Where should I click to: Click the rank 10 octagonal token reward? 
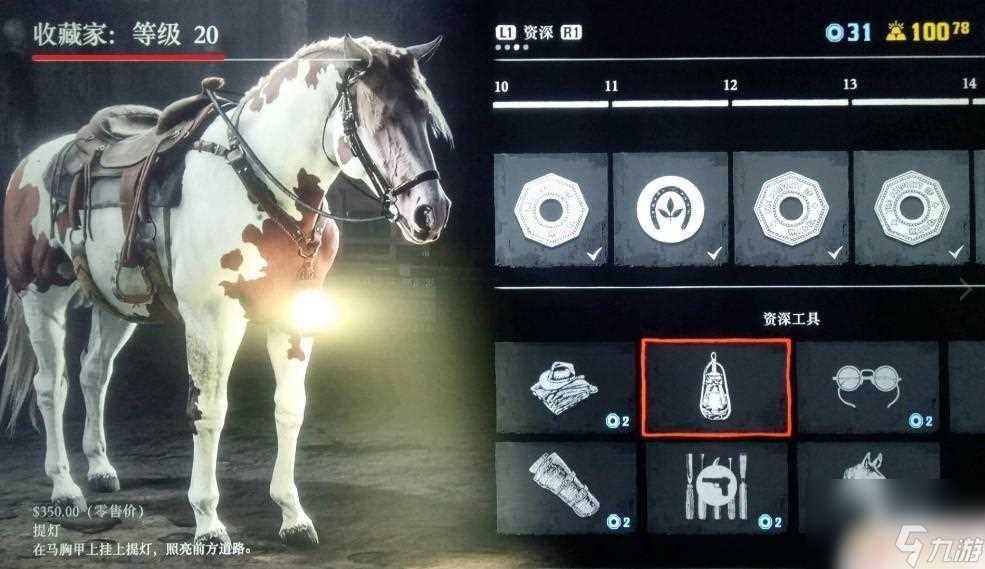pos(551,209)
